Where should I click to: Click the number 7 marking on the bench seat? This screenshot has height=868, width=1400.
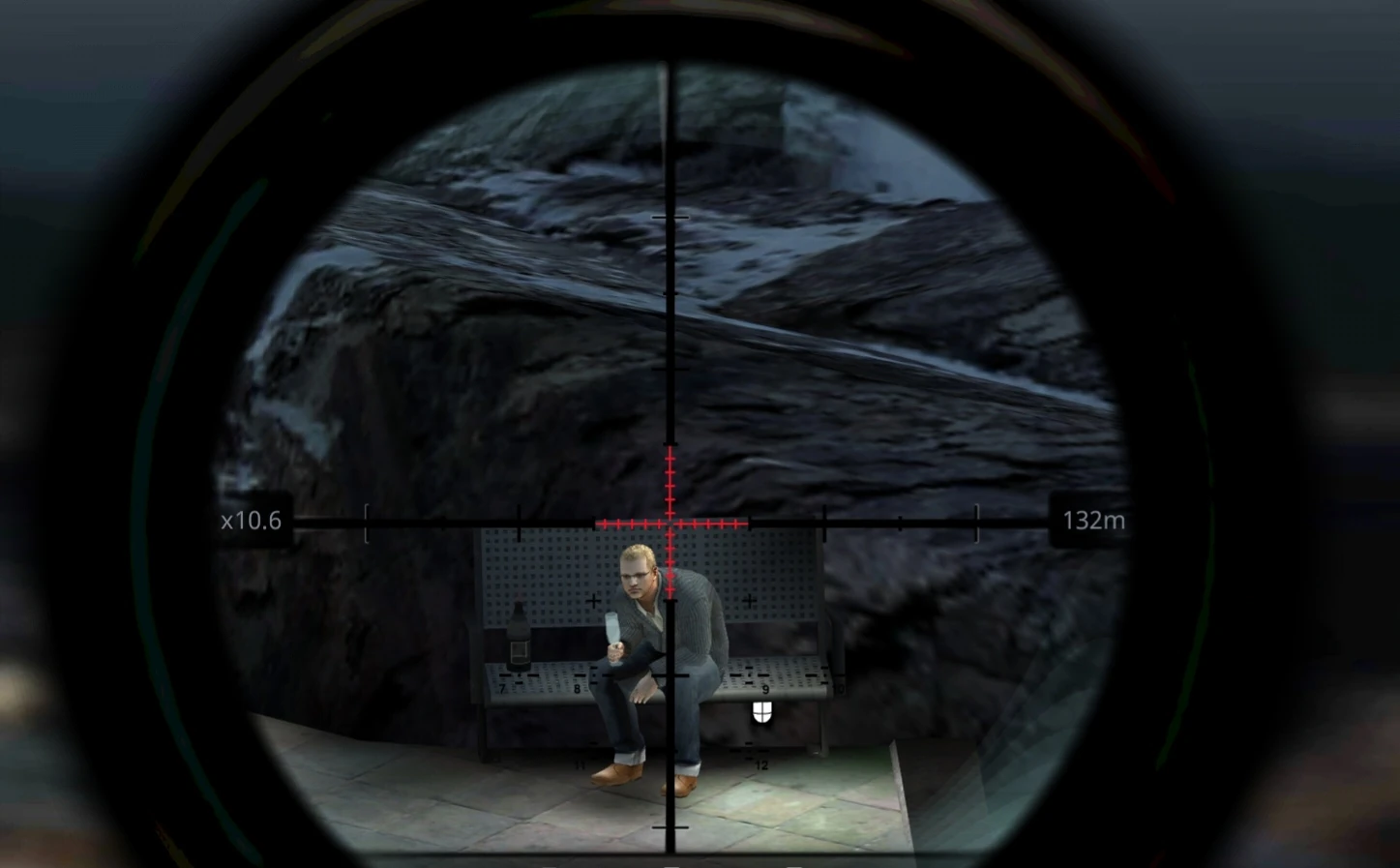click(x=503, y=686)
